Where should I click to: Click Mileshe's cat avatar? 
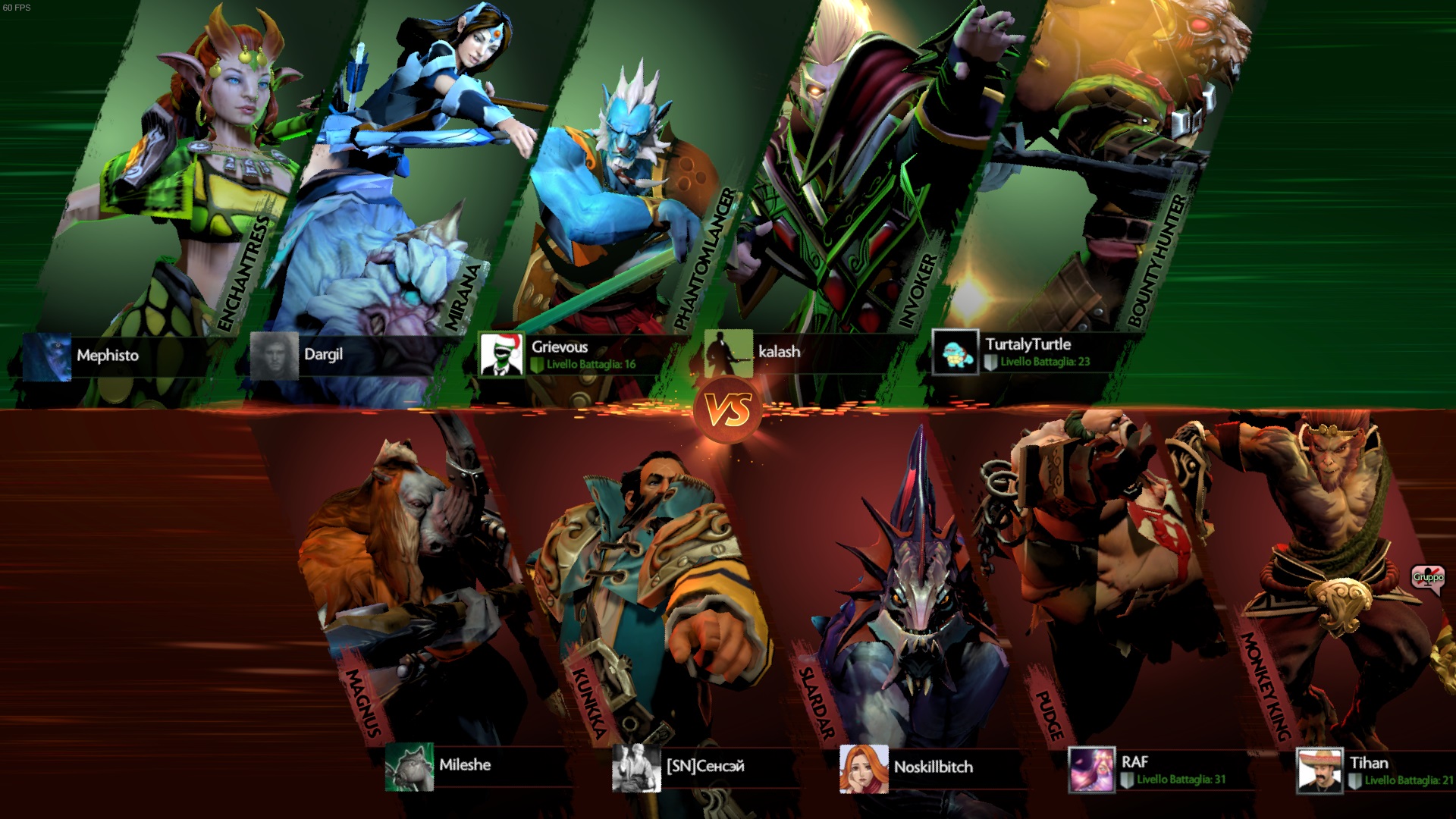click(x=409, y=767)
